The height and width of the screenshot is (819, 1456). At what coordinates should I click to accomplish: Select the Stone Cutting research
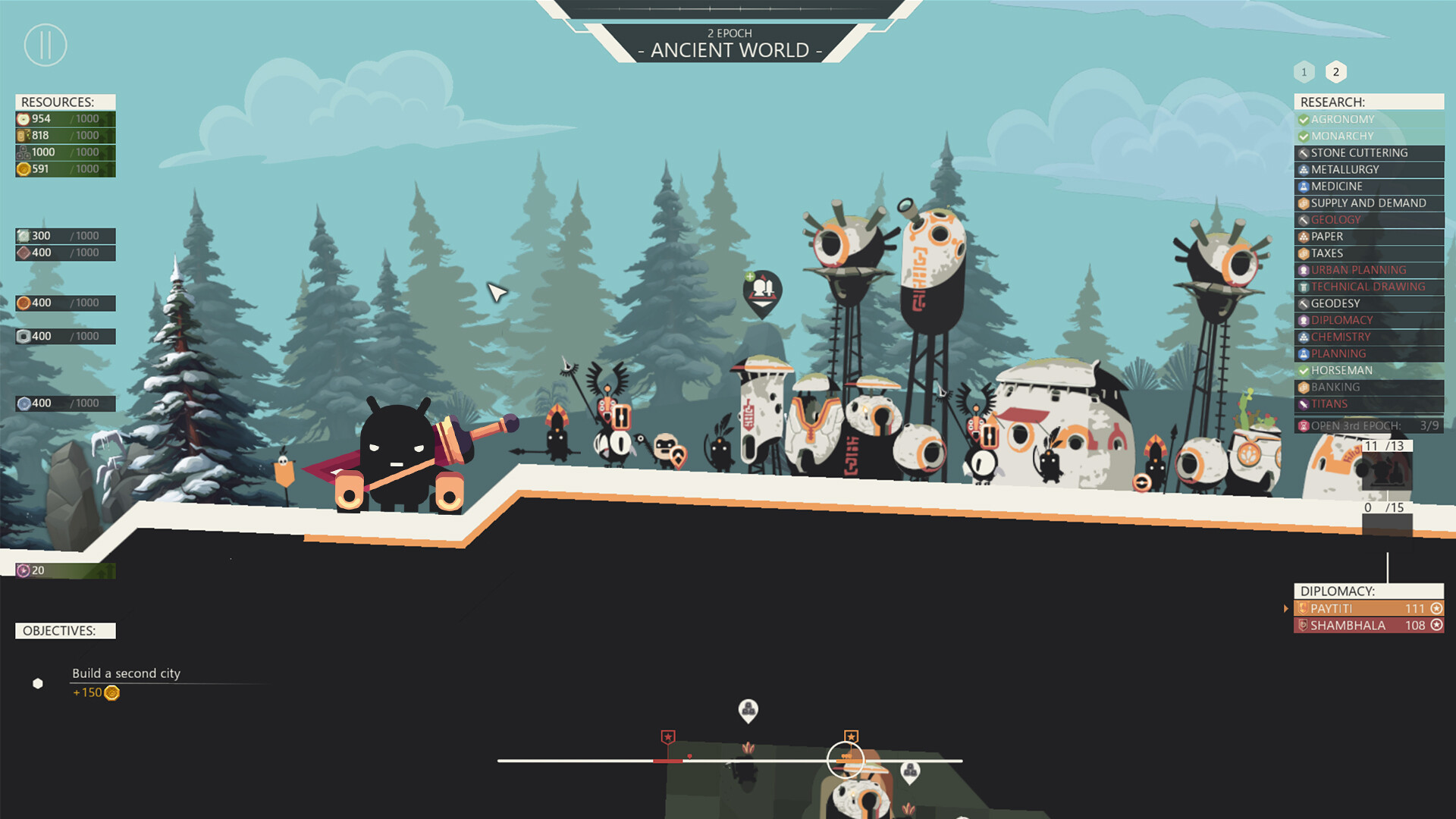(x=1357, y=152)
